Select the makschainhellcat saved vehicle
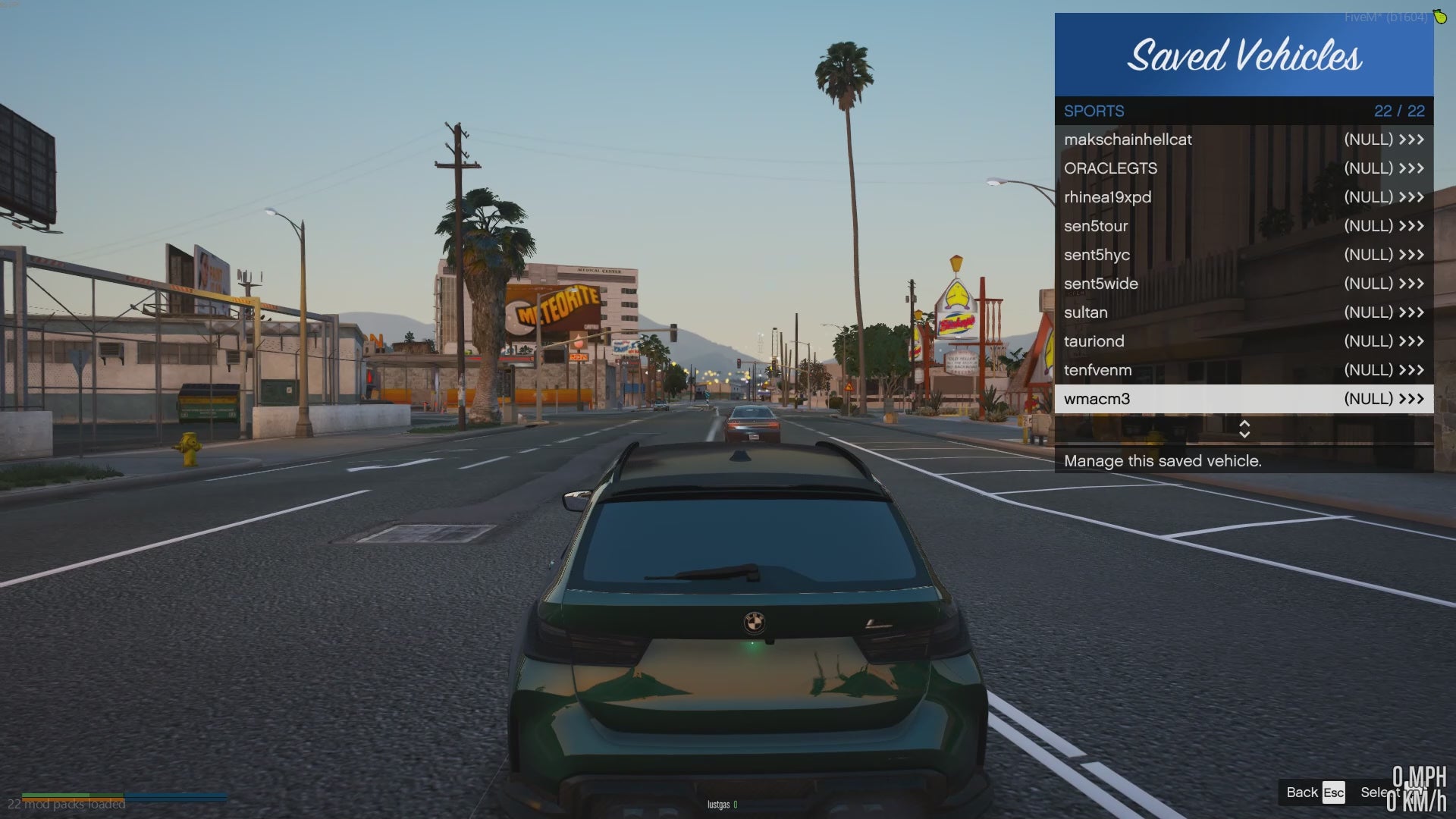The height and width of the screenshot is (819, 1456). coord(1244,140)
